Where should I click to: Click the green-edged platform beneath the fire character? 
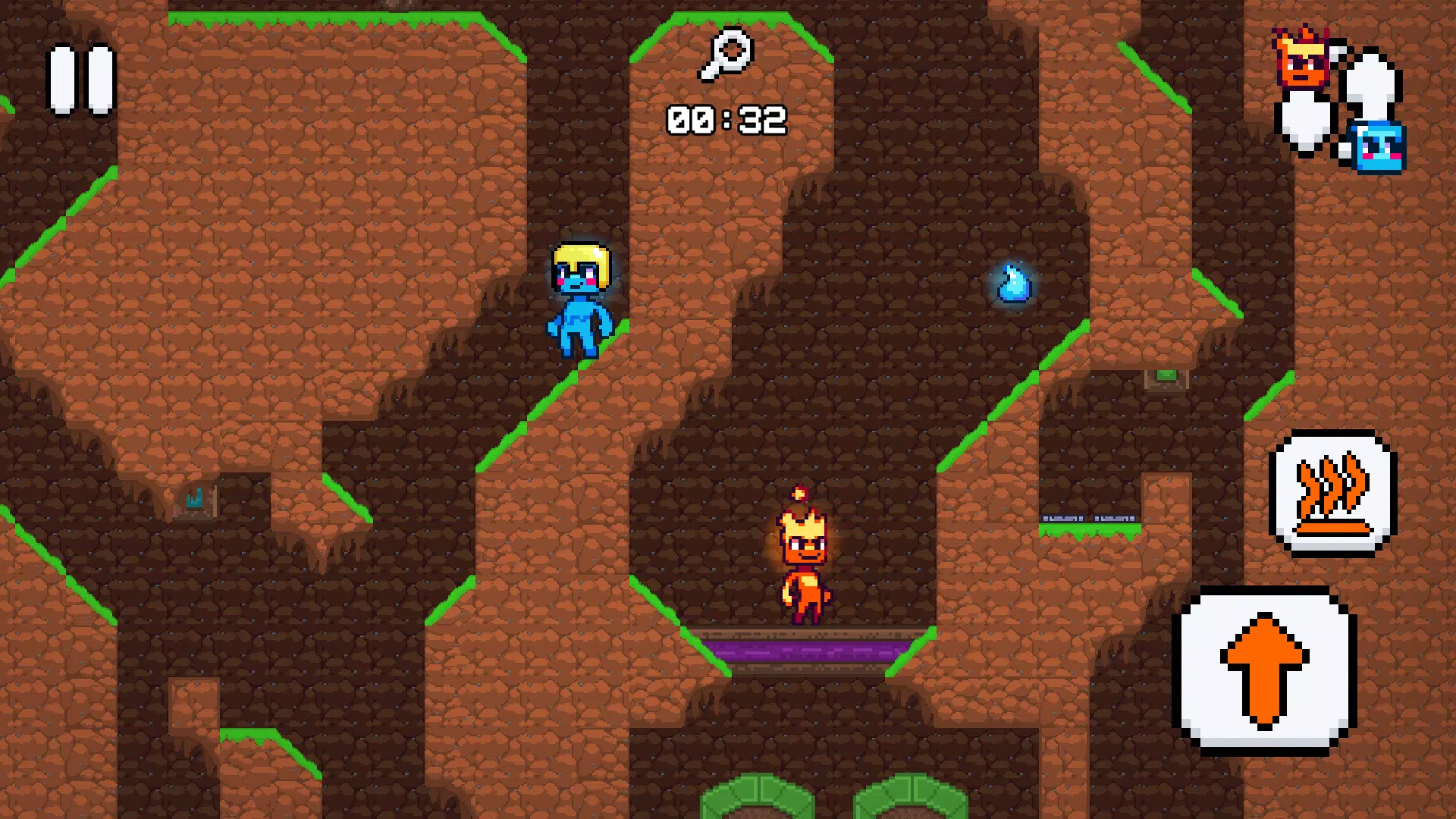pos(804,633)
